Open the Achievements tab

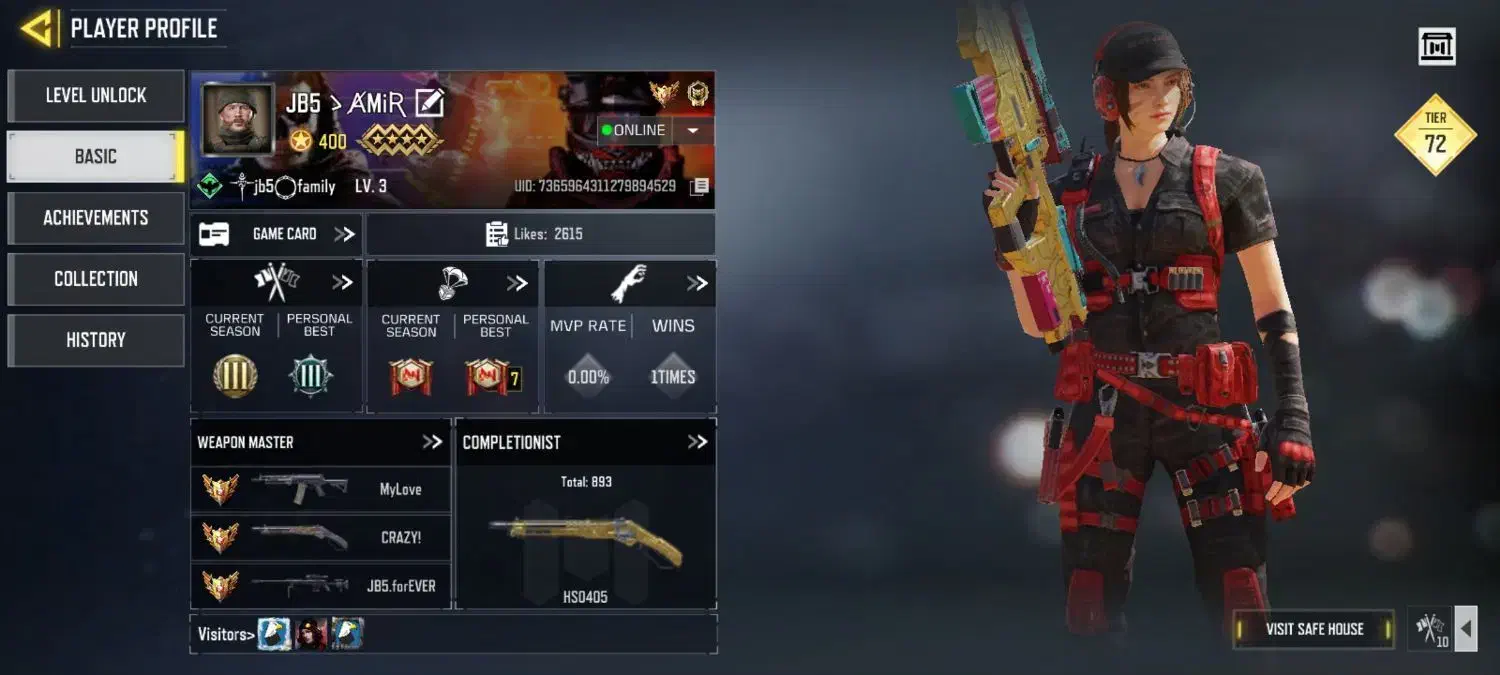tap(96, 218)
